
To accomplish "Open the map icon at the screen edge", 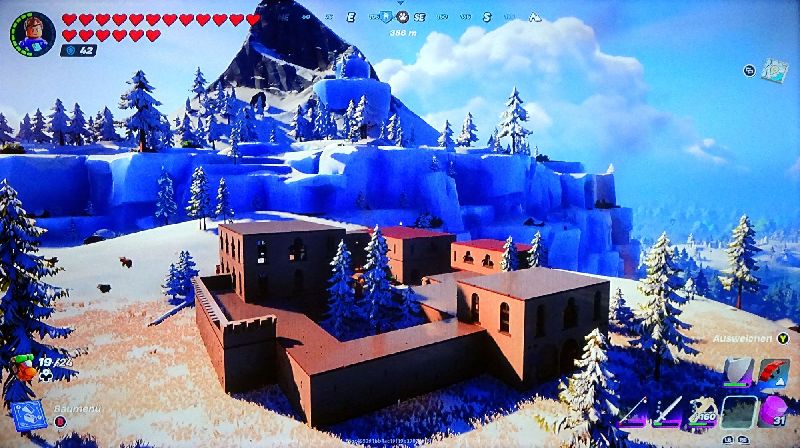I will point(775,70).
